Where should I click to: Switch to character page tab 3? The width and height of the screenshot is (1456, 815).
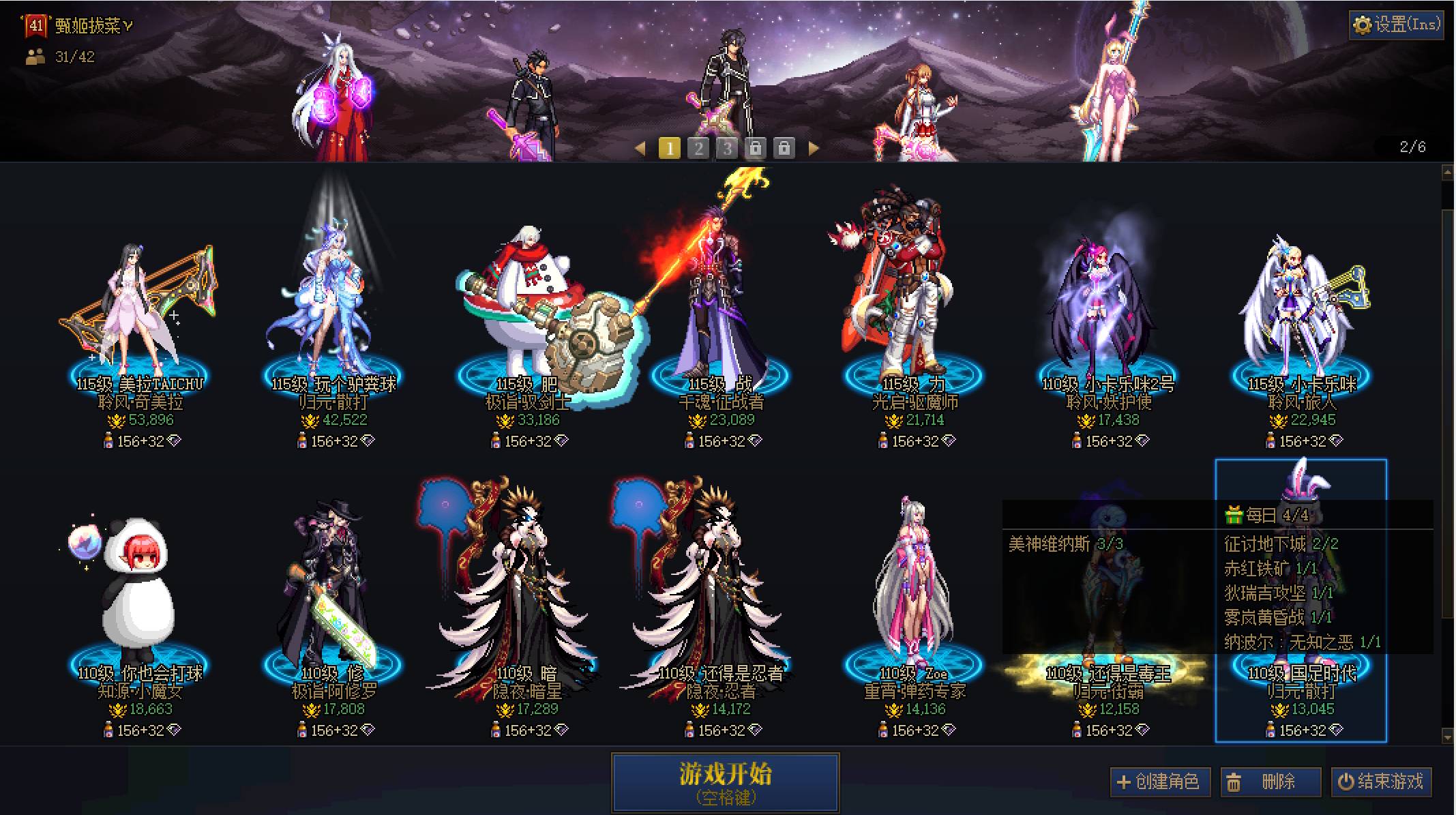(x=726, y=147)
